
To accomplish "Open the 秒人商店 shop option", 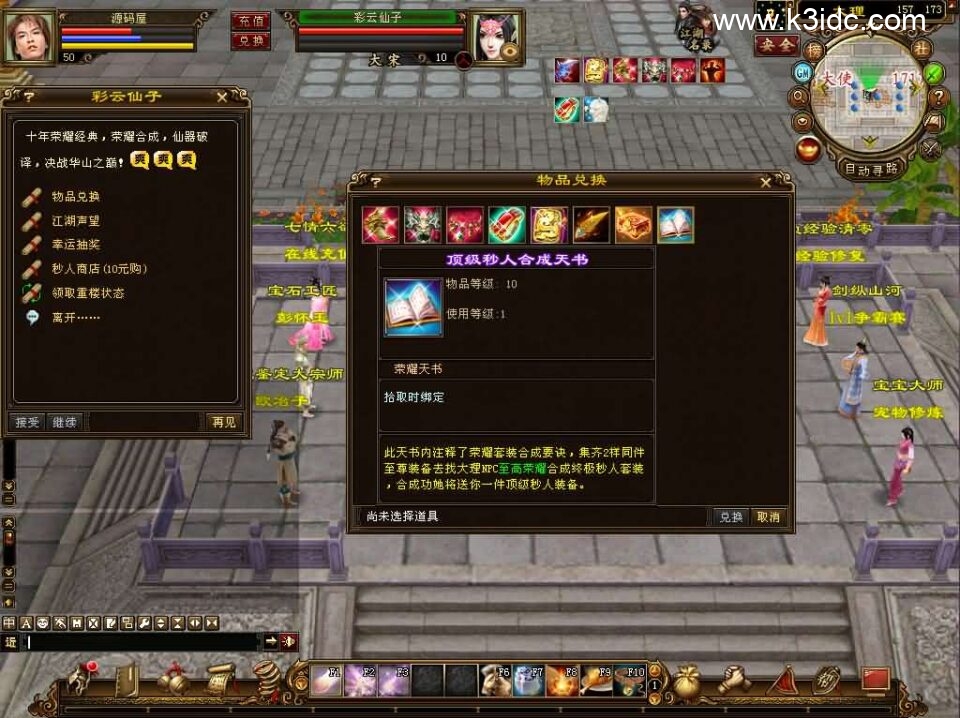I will coord(88,269).
